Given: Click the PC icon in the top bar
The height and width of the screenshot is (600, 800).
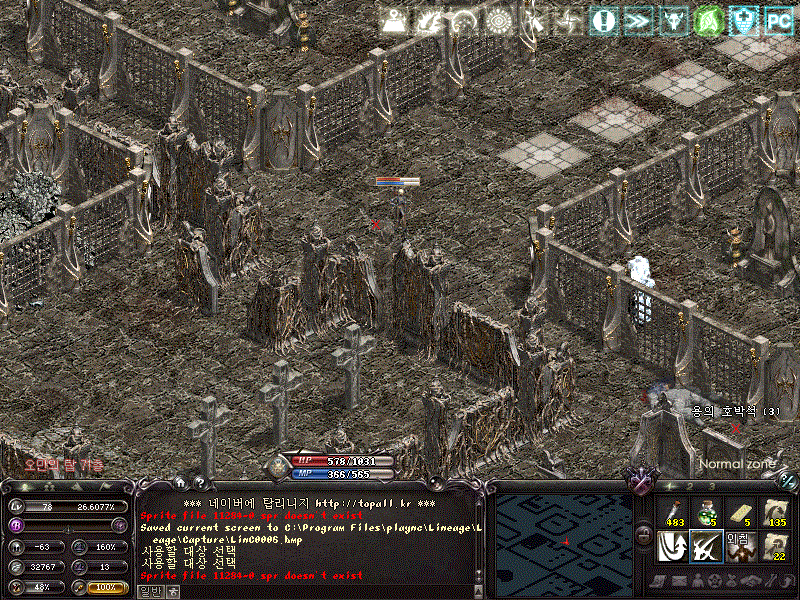Looking at the screenshot, I should [779, 19].
